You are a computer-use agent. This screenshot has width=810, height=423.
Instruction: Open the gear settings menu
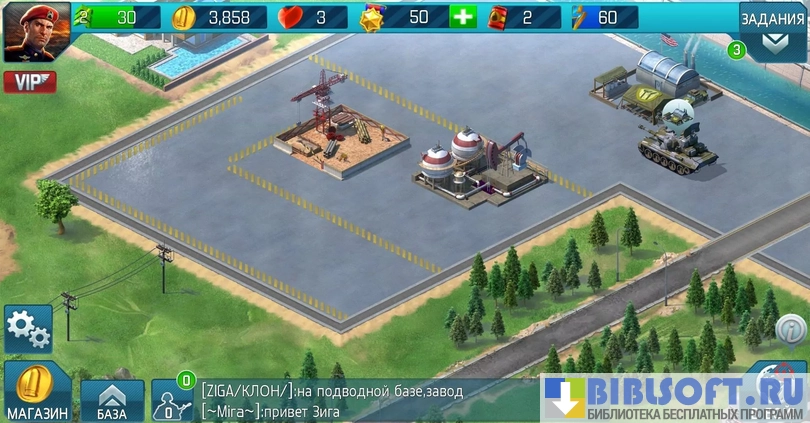coord(27,328)
